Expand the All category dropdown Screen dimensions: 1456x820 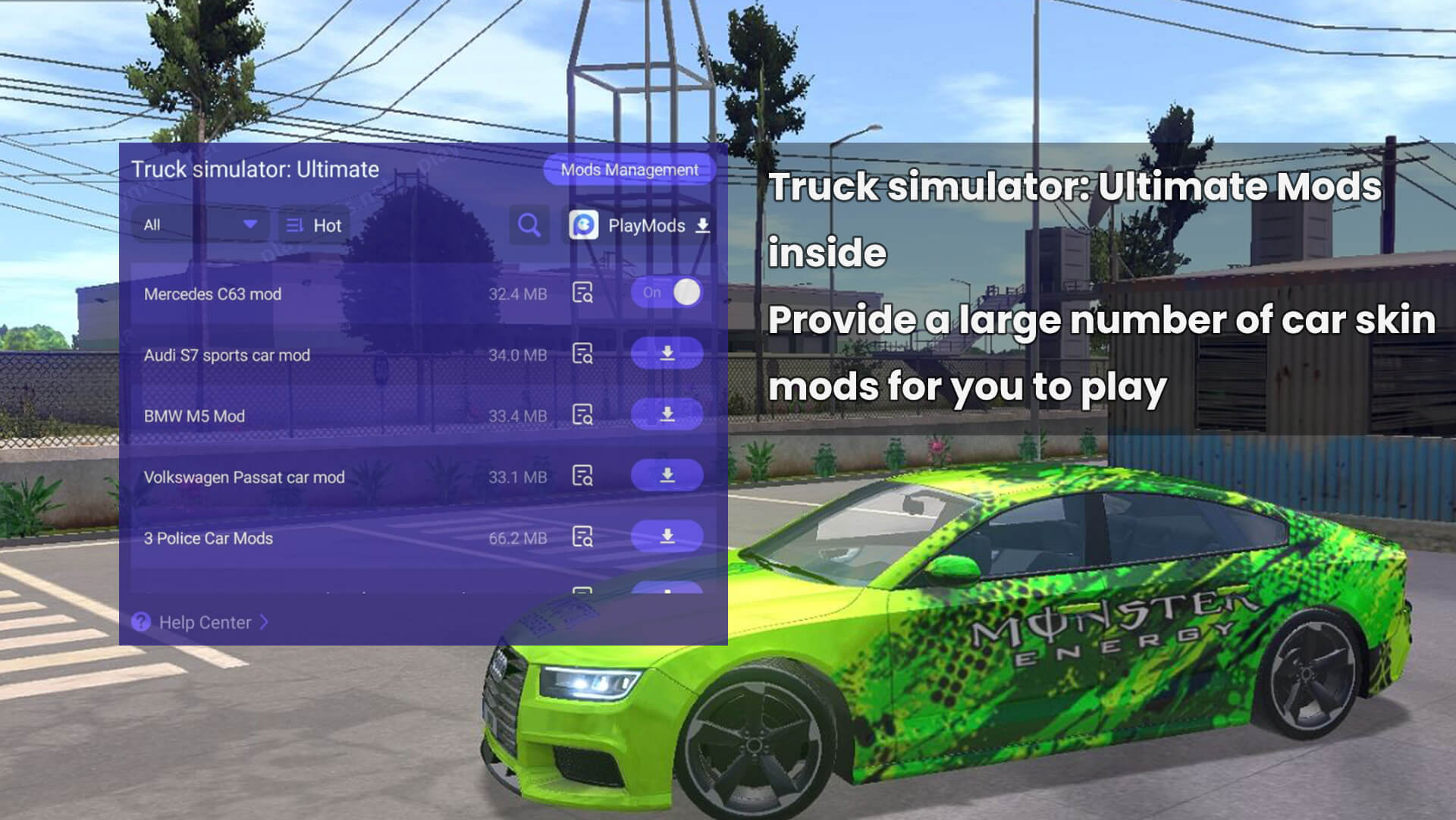[200, 225]
